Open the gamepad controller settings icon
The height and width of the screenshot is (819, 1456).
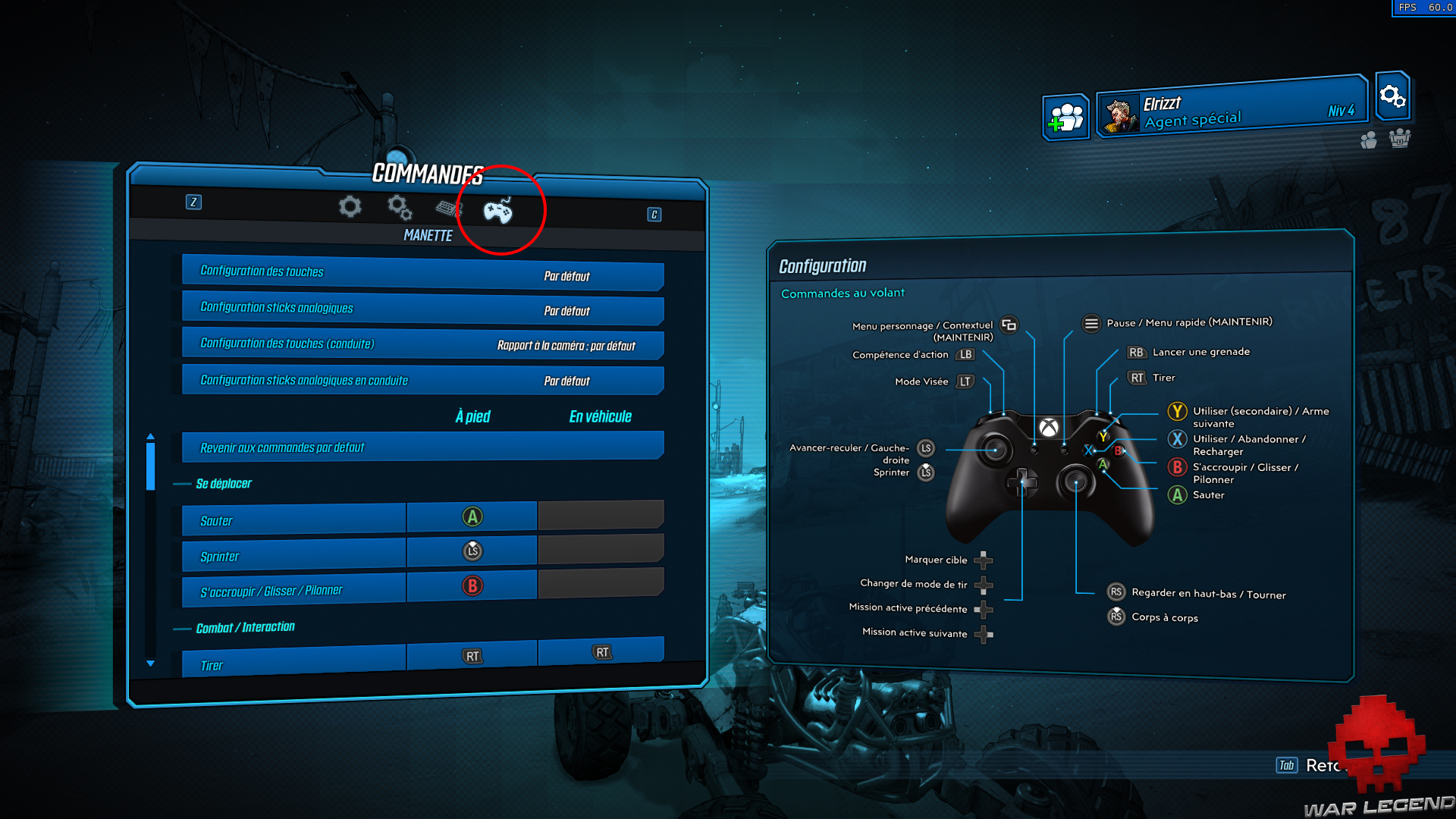pyautogui.click(x=500, y=212)
